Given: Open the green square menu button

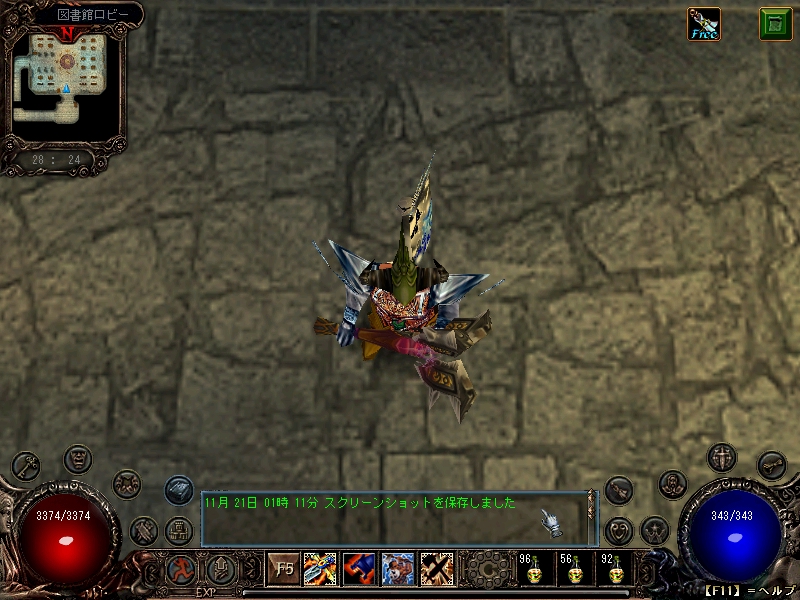Looking at the screenshot, I should tap(775, 24).
